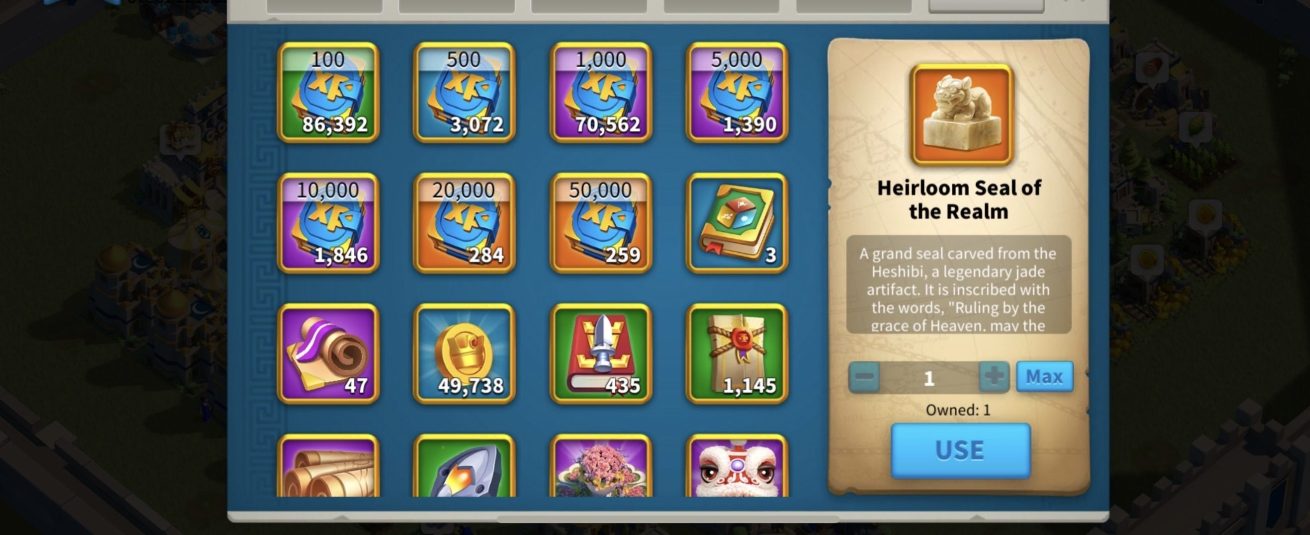The width and height of the screenshot is (1310, 535).
Task: Choose the 1,000 XP tome slot
Action: [601, 92]
